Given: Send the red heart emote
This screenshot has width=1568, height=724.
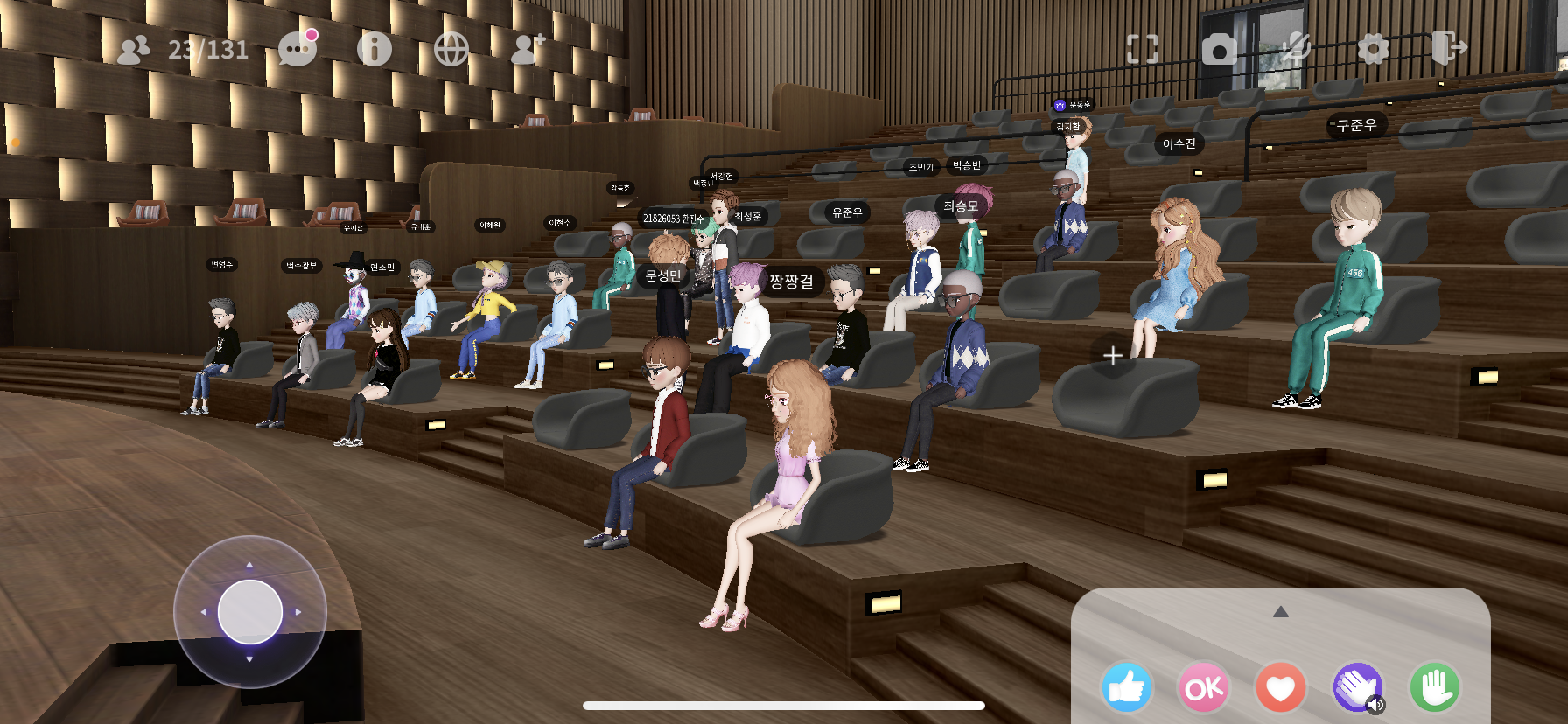Looking at the screenshot, I should pos(1281,688).
